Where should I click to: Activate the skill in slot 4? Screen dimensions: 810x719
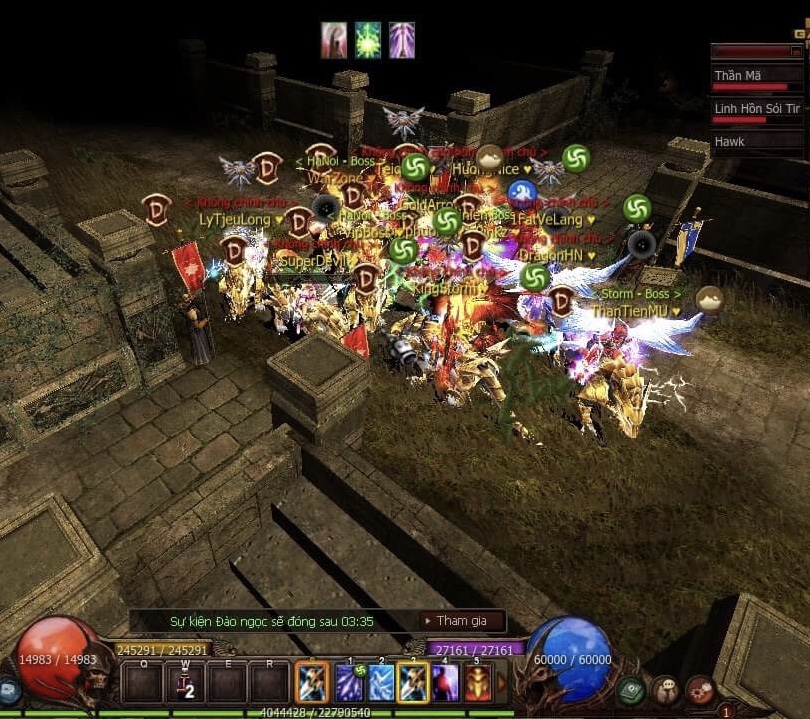[445, 683]
